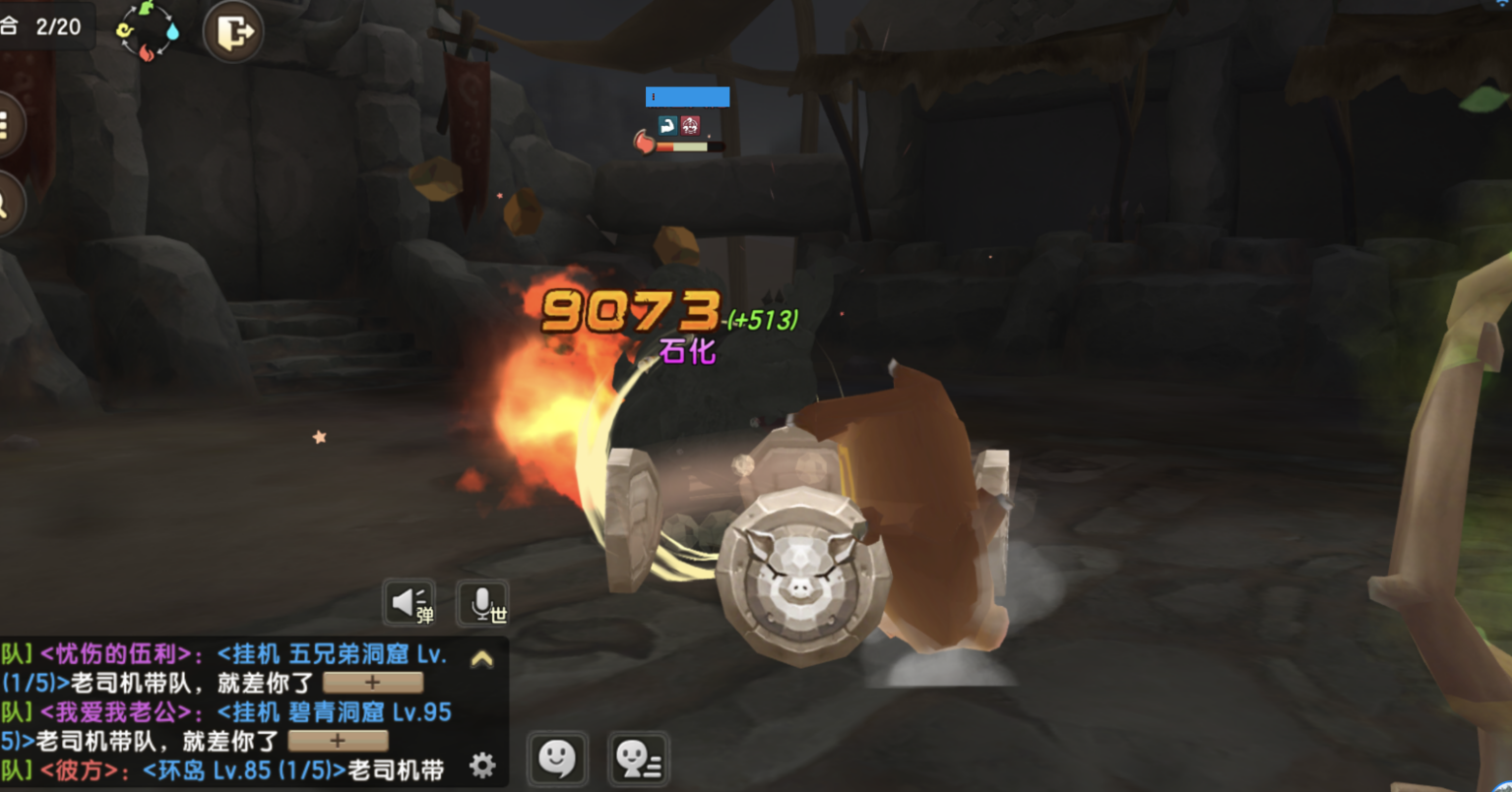This screenshot has width=1512, height=792.
Task: Open the elemental affinity wheel icon
Action: click(x=148, y=30)
